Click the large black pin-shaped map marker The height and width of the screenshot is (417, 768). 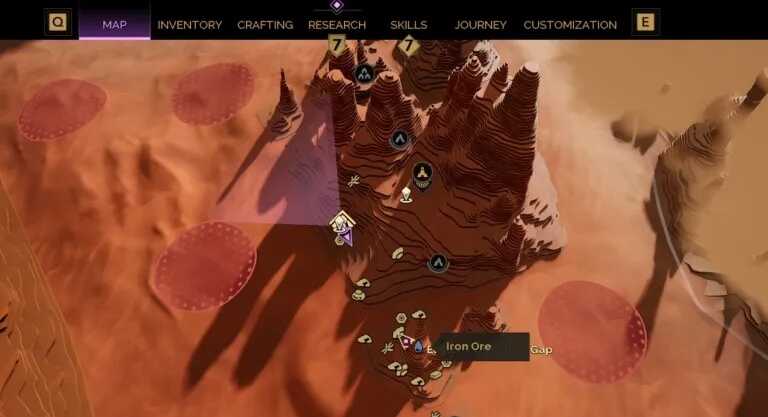click(423, 175)
